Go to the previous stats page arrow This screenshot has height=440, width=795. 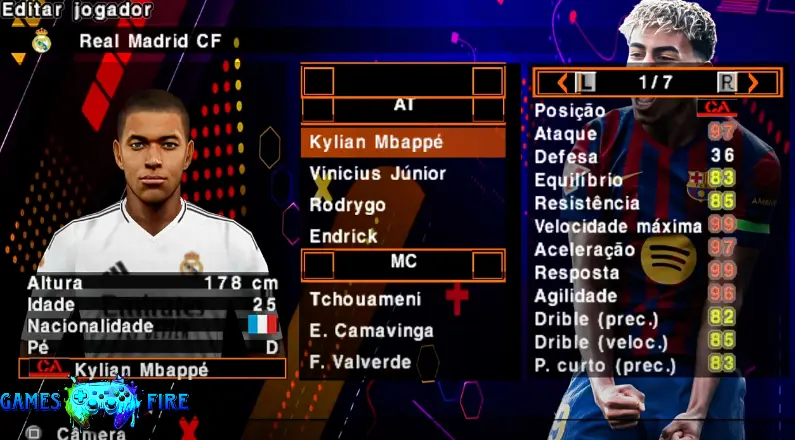562,82
